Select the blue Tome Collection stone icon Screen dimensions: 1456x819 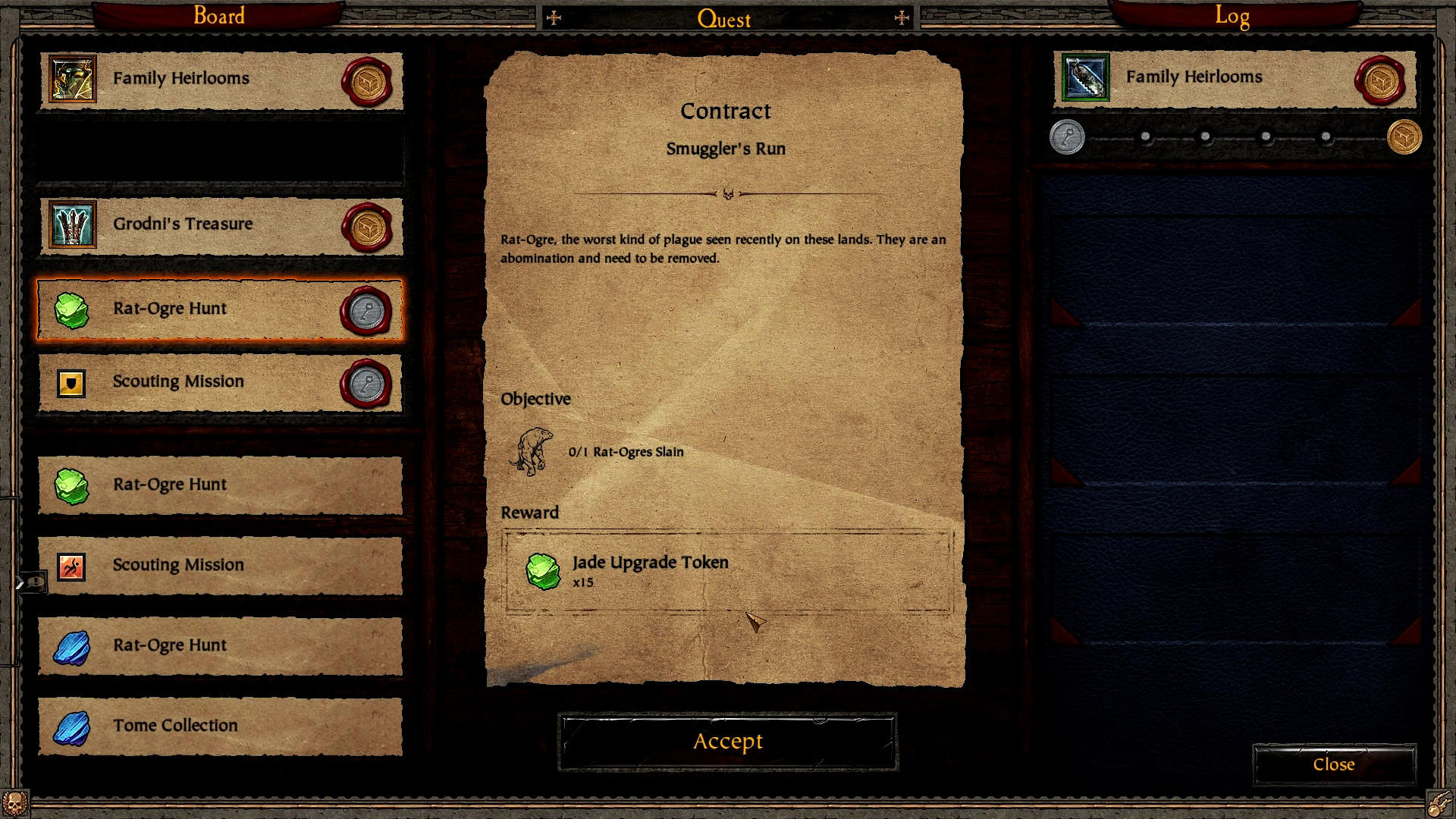[x=72, y=726]
